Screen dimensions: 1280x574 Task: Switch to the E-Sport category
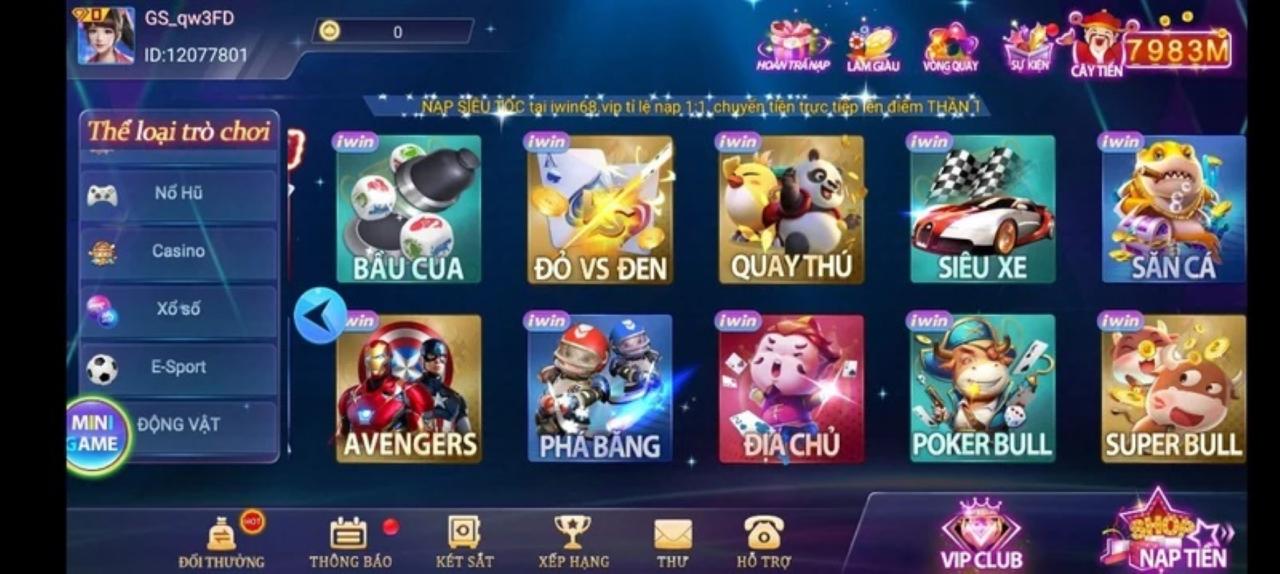pos(178,368)
